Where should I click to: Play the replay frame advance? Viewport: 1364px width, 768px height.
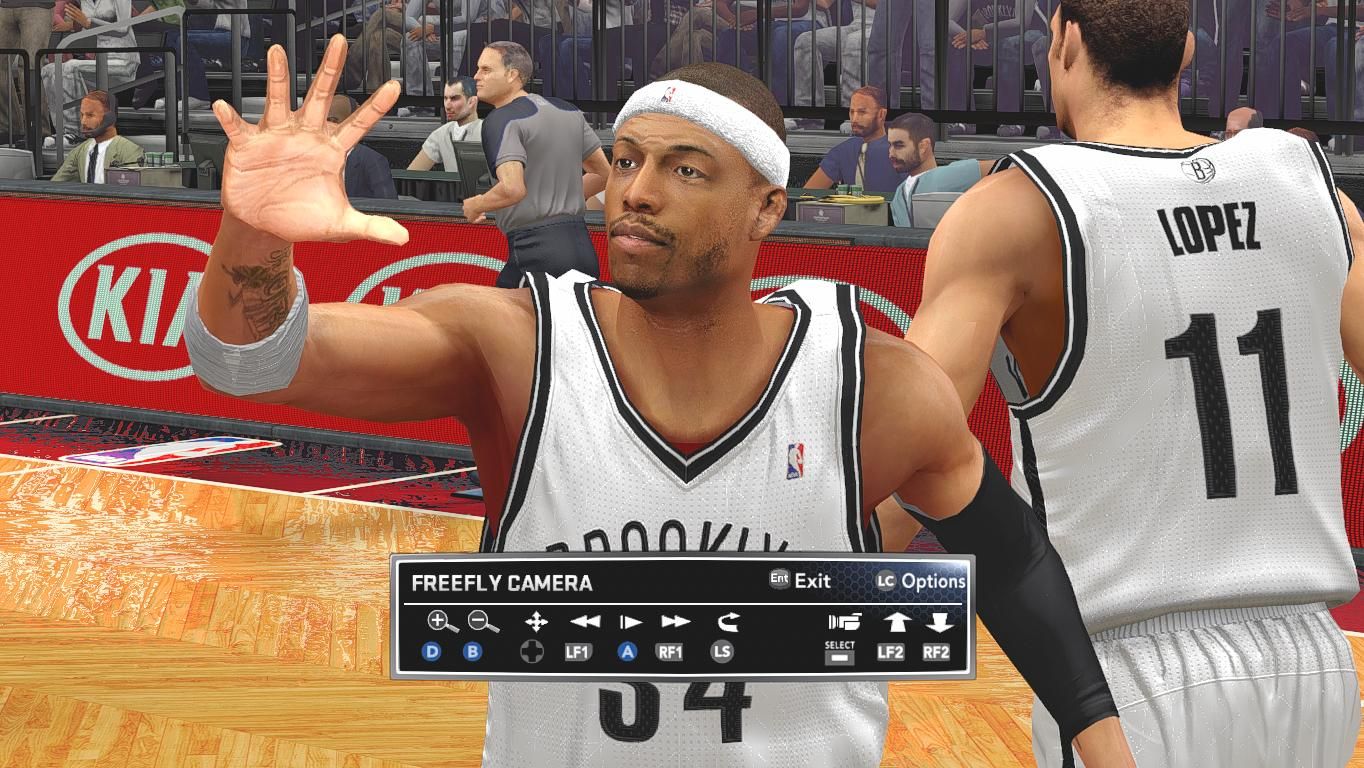(630, 622)
